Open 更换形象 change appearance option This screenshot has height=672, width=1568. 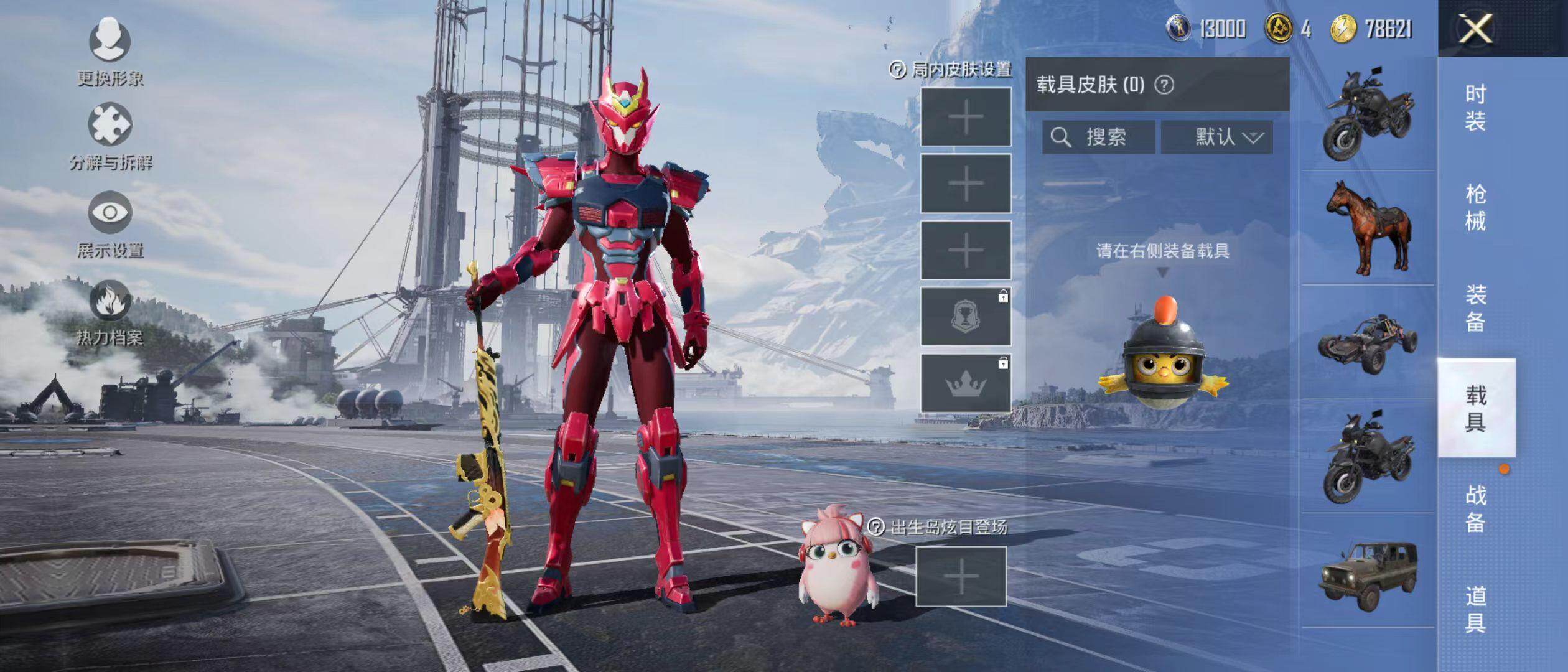click(110, 41)
